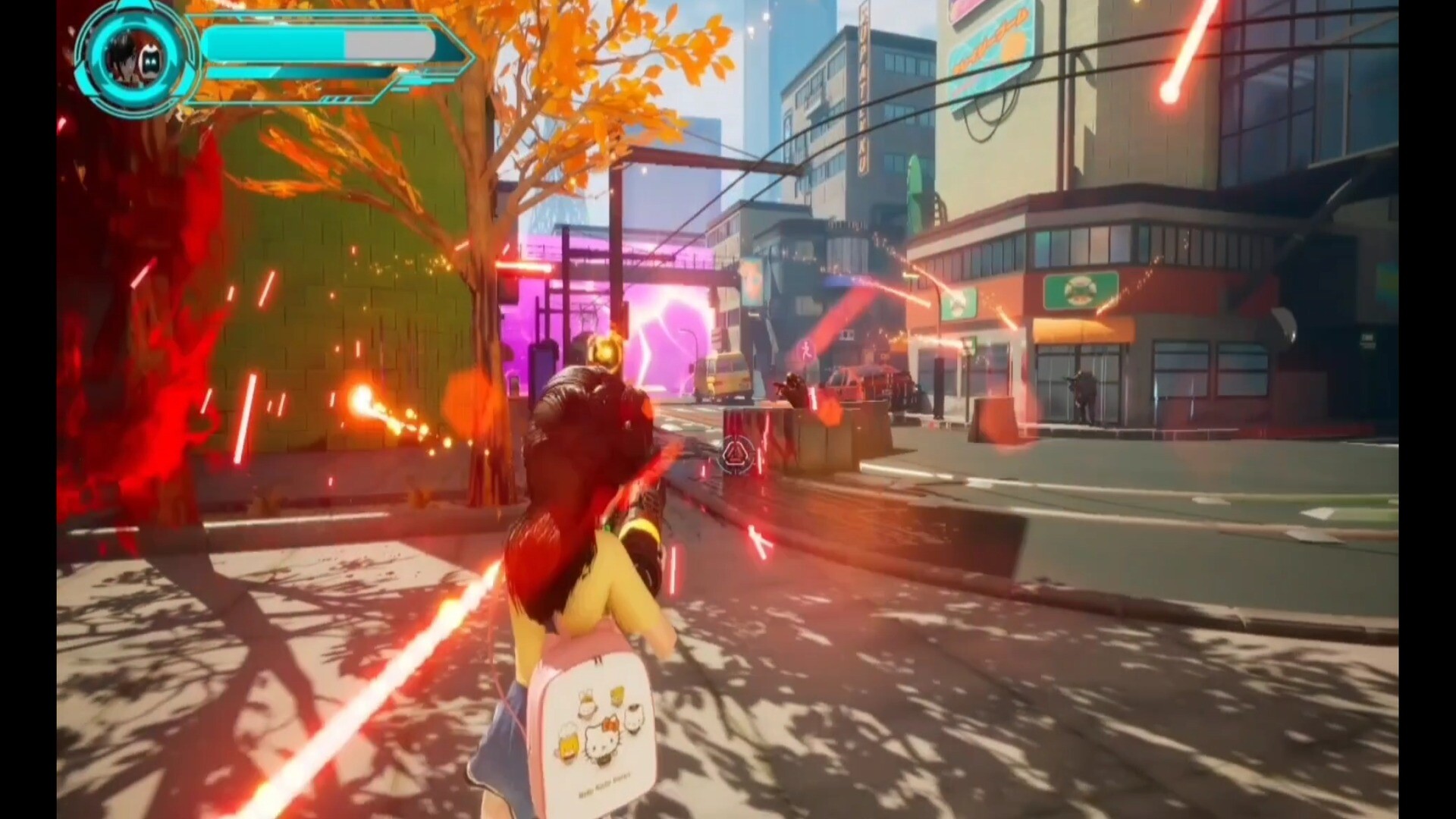
Task: Select the beer mug character on the backpack
Action: tap(569, 742)
